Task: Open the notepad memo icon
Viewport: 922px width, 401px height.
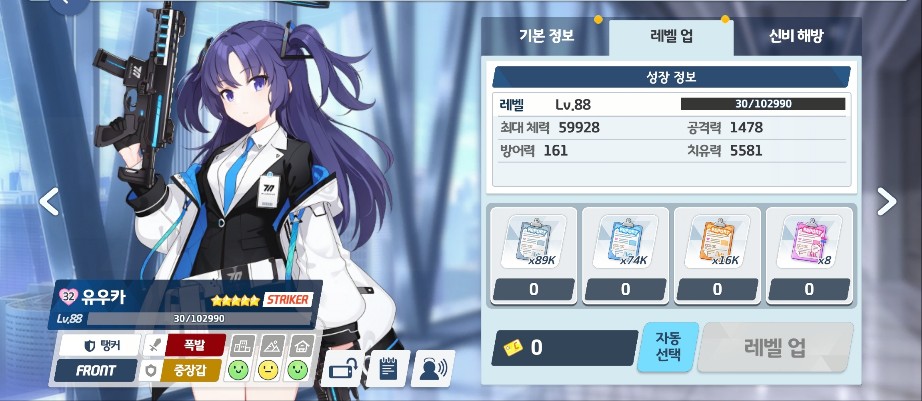Action: pyautogui.click(x=387, y=369)
